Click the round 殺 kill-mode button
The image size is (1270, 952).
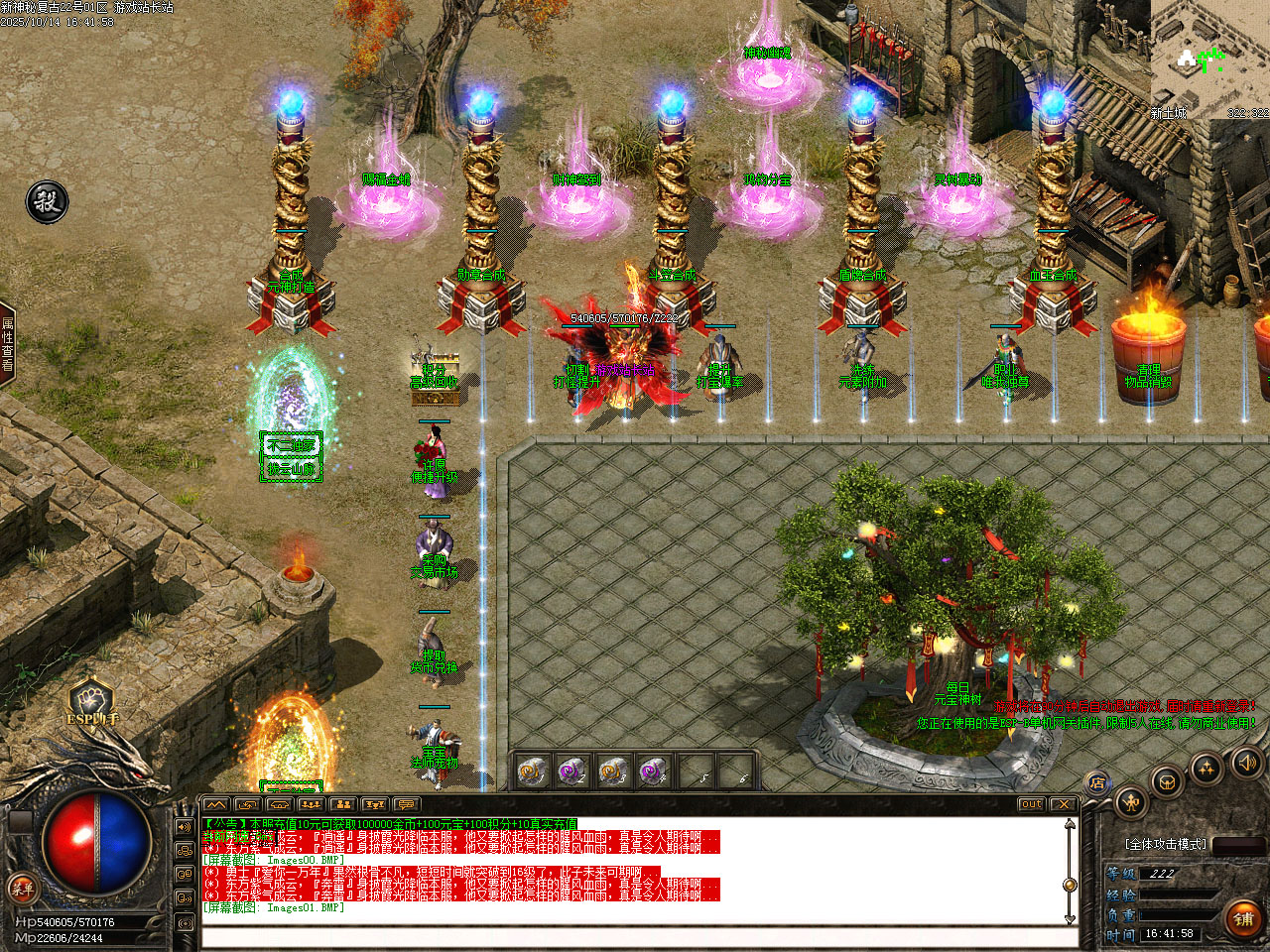click(47, 202)
